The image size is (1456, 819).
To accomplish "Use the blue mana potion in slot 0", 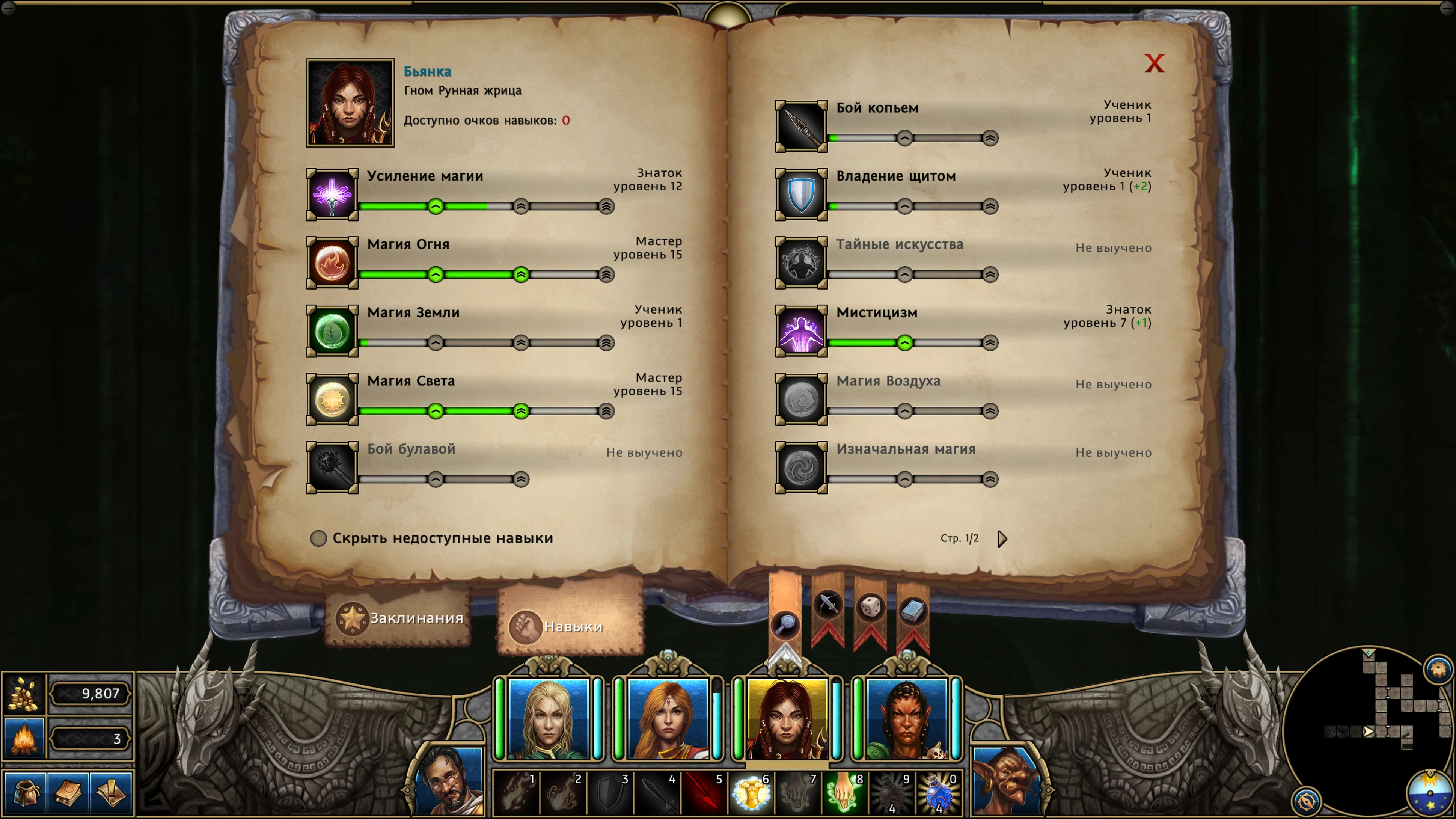I will click(939, 792).
